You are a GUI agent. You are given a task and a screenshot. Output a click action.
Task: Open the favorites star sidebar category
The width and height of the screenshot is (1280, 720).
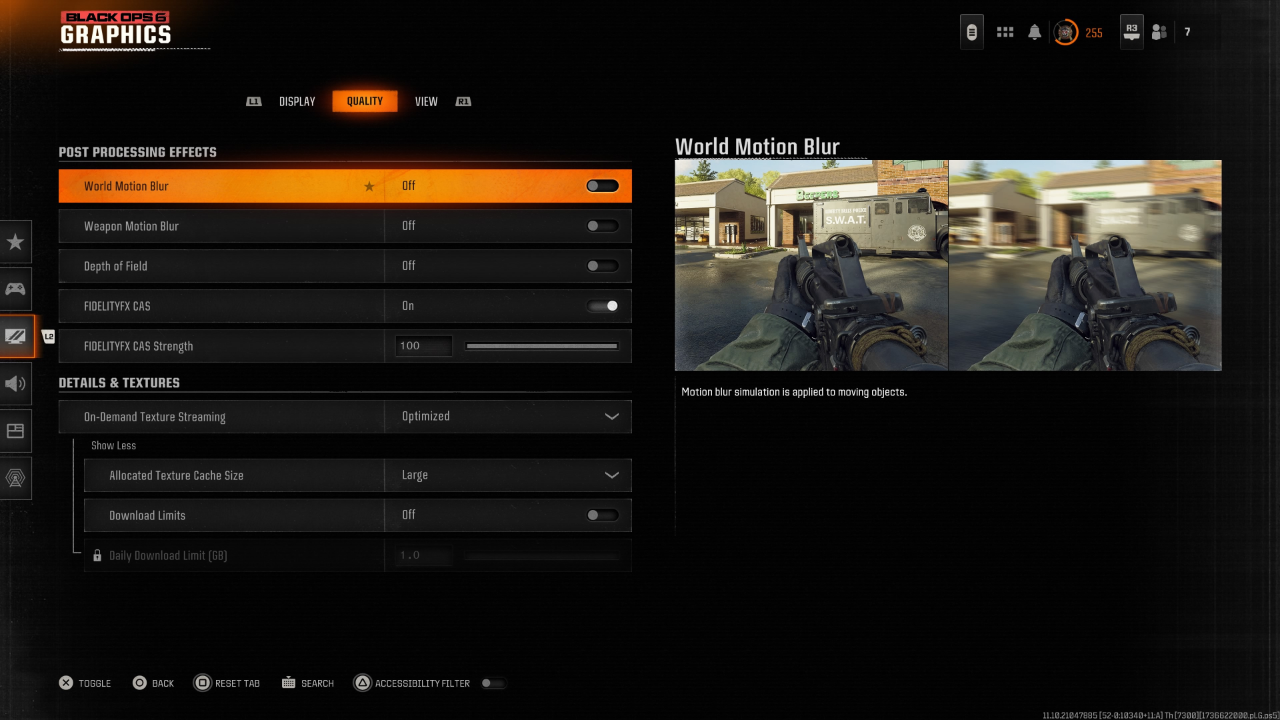(x=15, y=242)
